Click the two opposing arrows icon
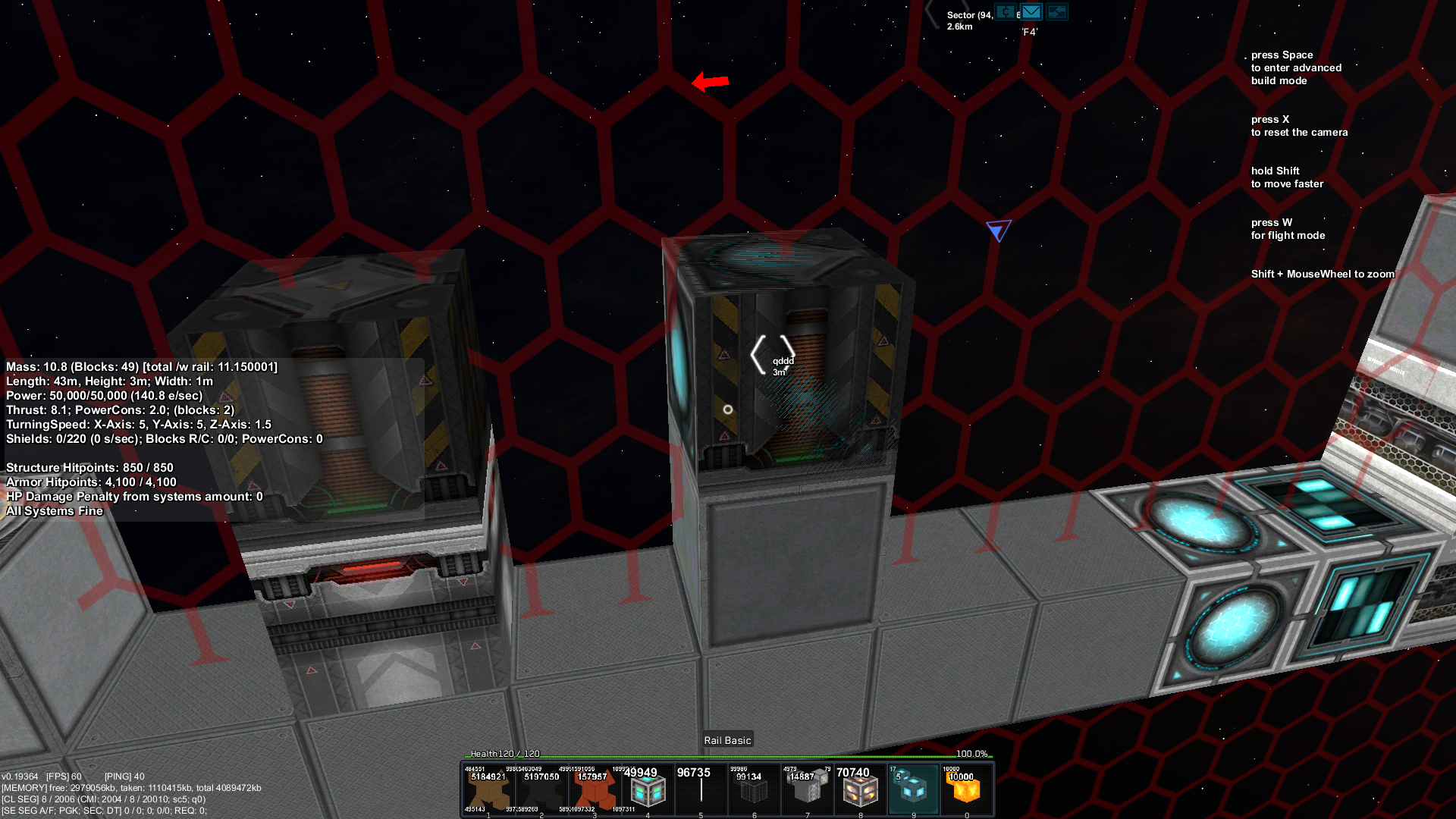 pos(1056,12)
